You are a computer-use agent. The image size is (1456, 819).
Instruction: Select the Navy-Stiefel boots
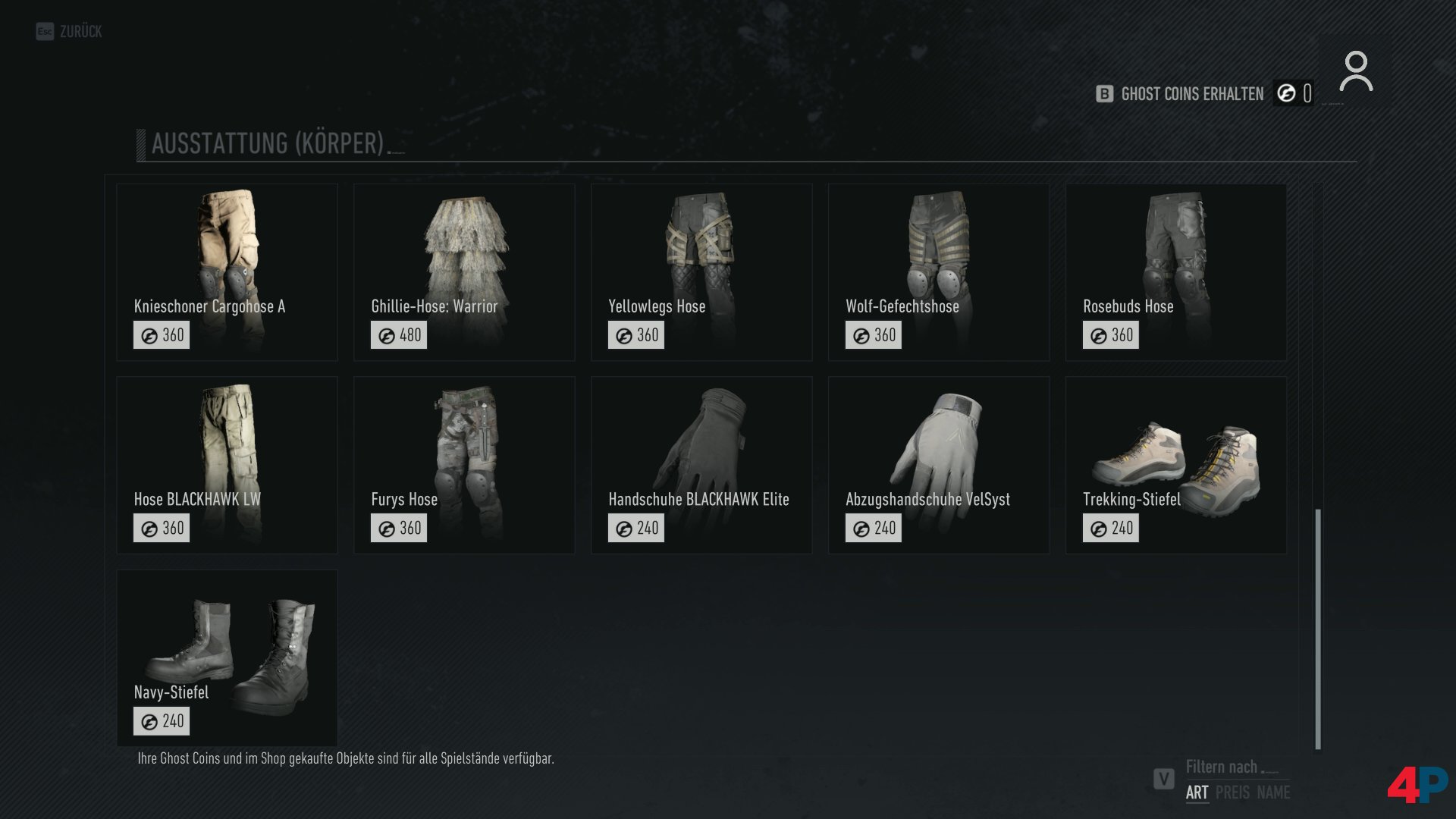(227, 657)
